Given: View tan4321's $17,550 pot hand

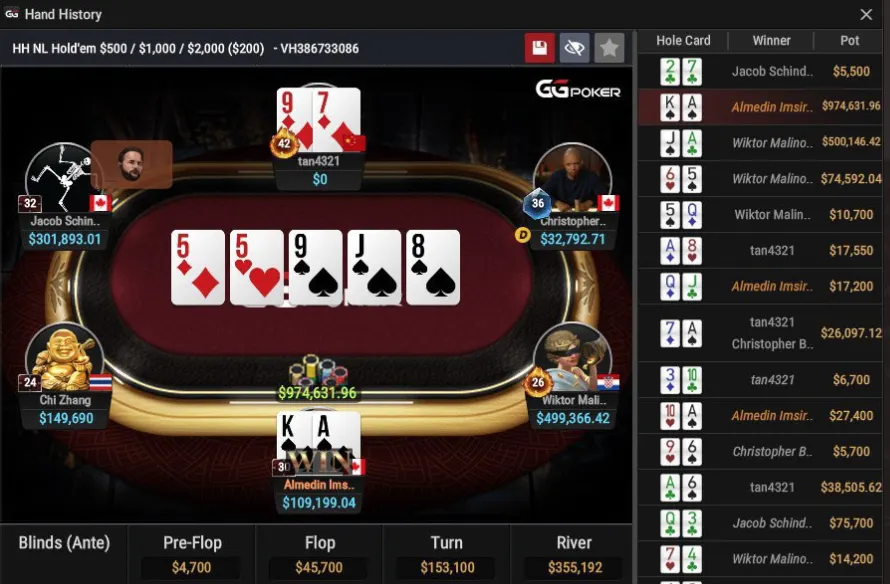Looking at the screenshot, I should click(764, 251).
